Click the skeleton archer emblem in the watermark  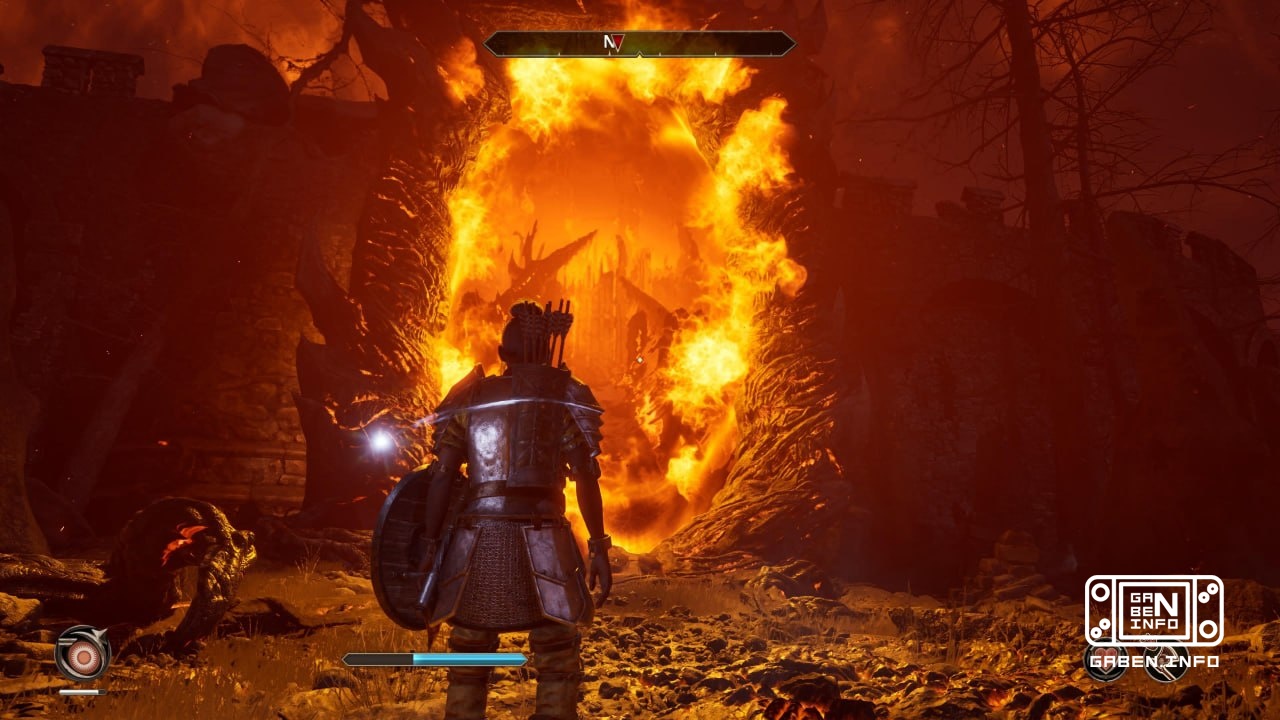[x=1165, y=662]
